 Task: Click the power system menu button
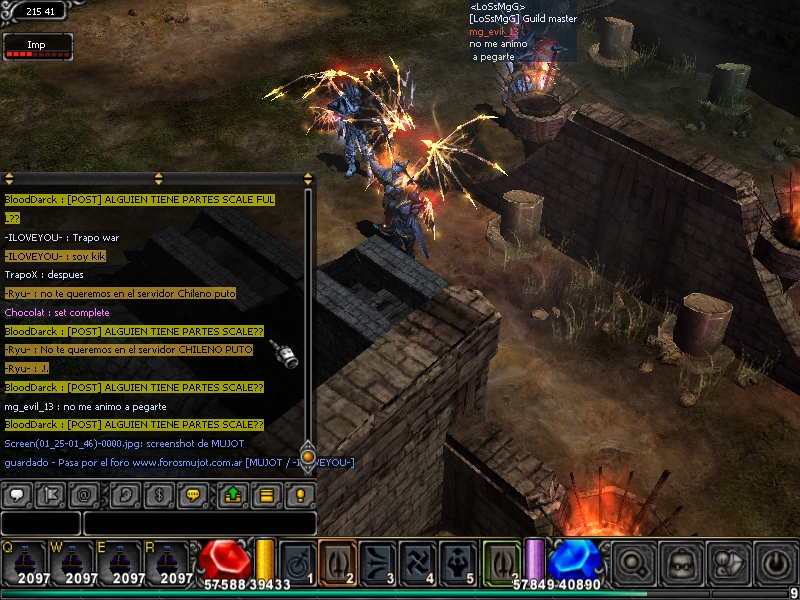[x=775, y=562]
